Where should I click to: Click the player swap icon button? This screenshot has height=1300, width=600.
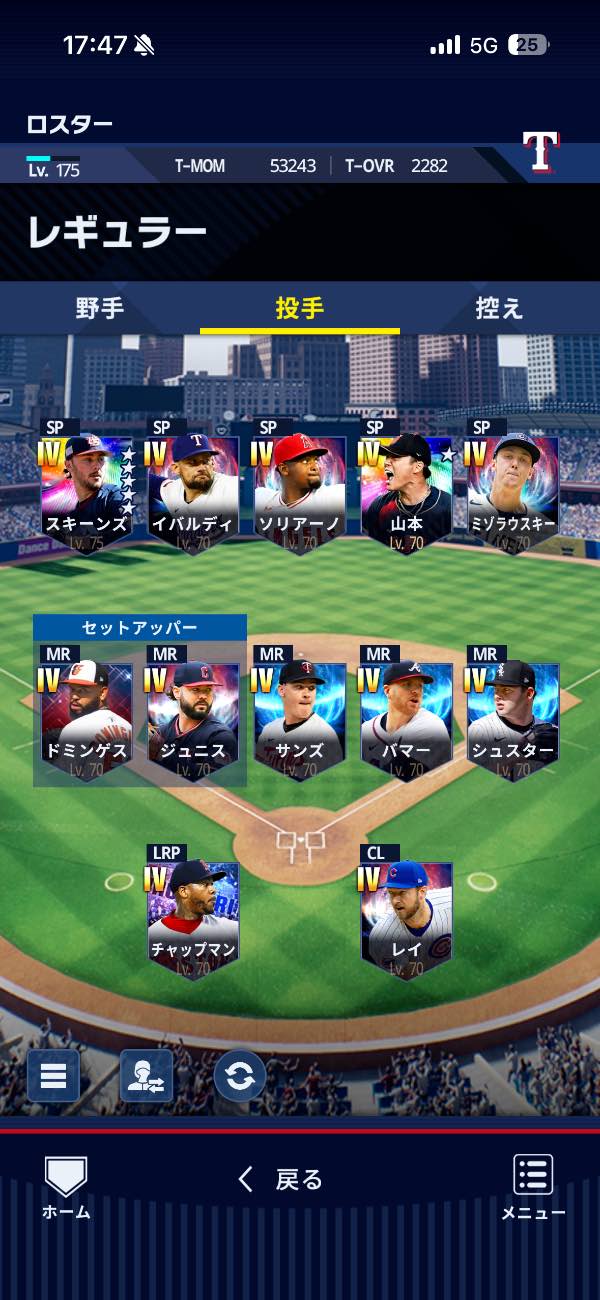[x=146, y=1076]
